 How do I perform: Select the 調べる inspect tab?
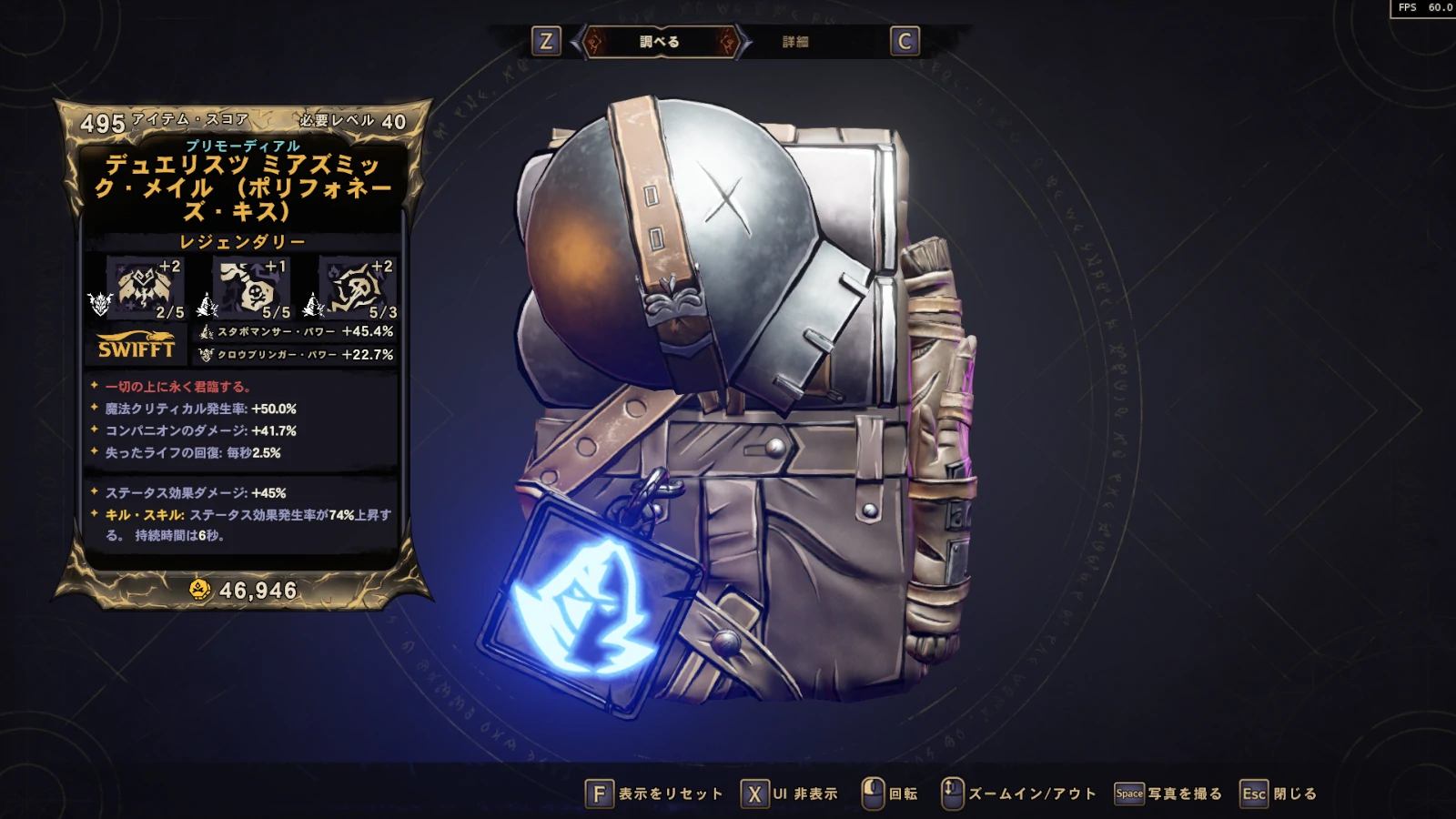pos(660,42)
